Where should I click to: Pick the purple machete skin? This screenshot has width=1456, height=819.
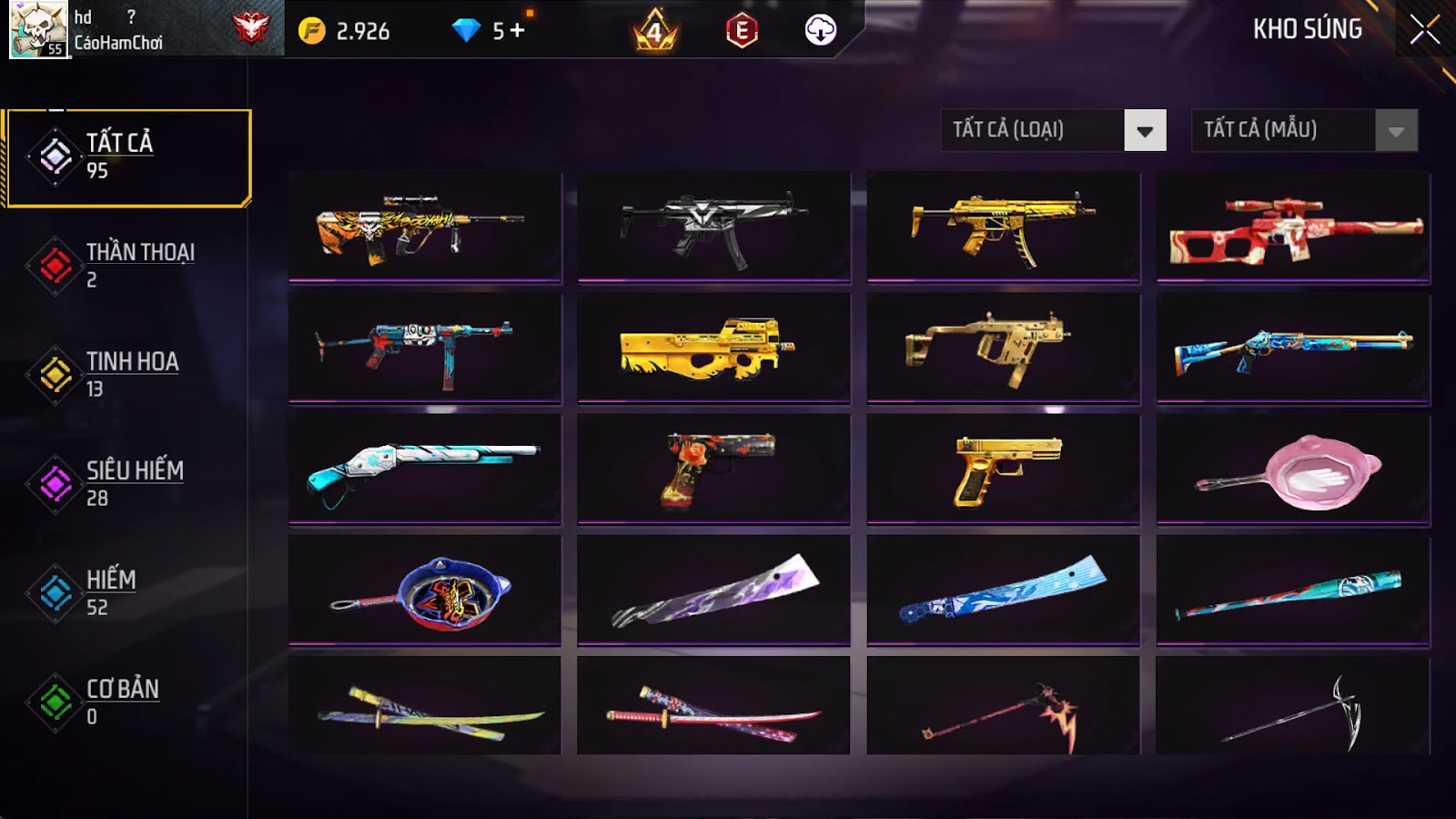(x=713, y=591)
